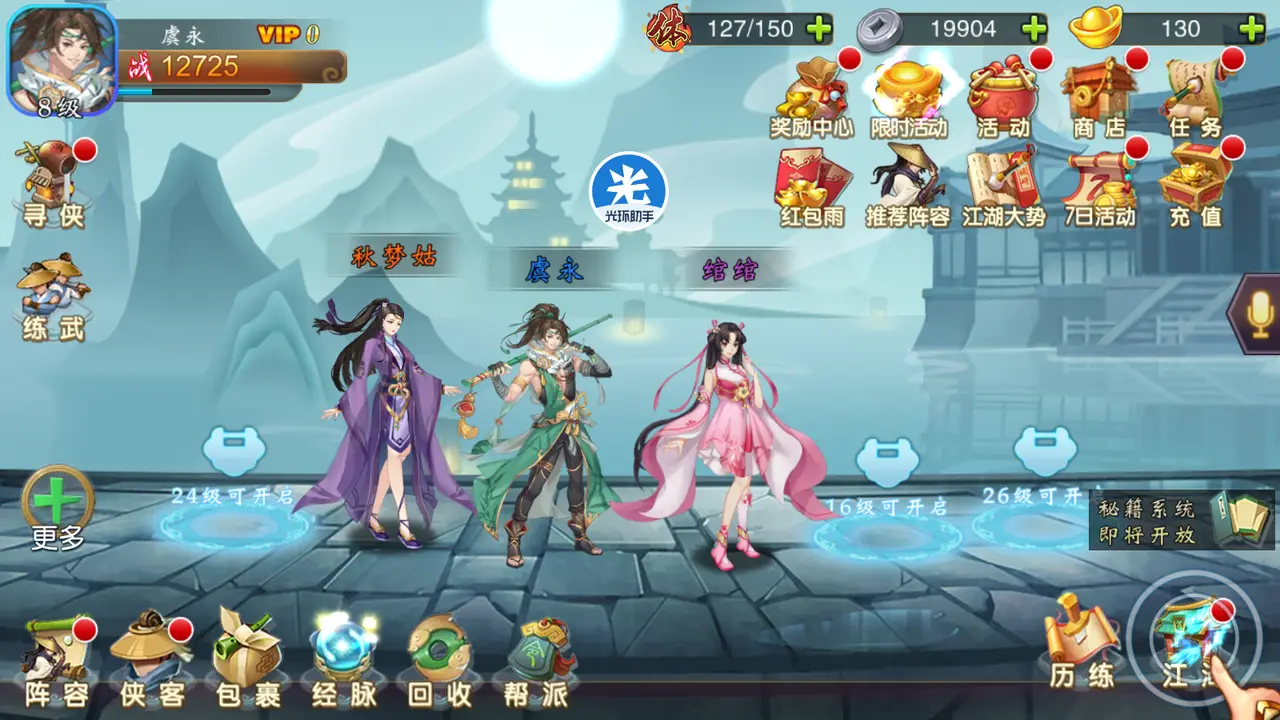1280x720 pixels.
Task: Open the 包裹 inventory bag
Action: coord(246,660)
